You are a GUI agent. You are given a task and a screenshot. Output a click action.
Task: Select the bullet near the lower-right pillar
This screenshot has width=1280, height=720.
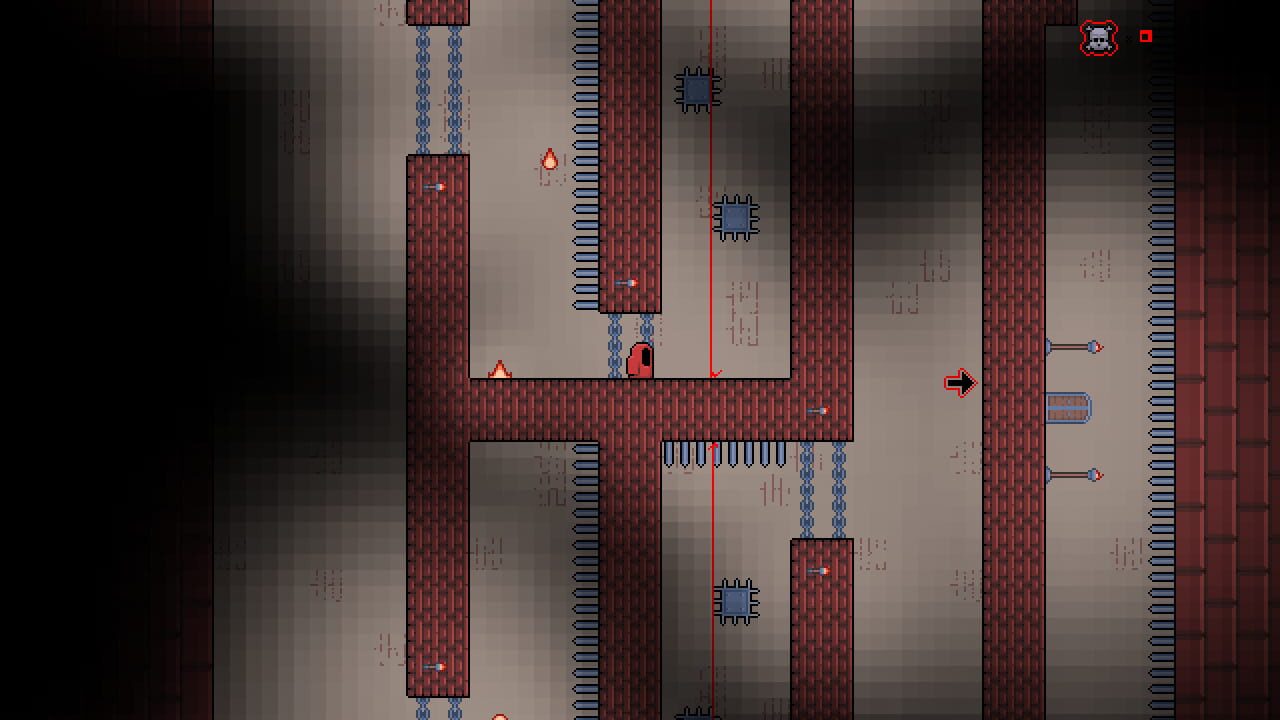(820, 572)
